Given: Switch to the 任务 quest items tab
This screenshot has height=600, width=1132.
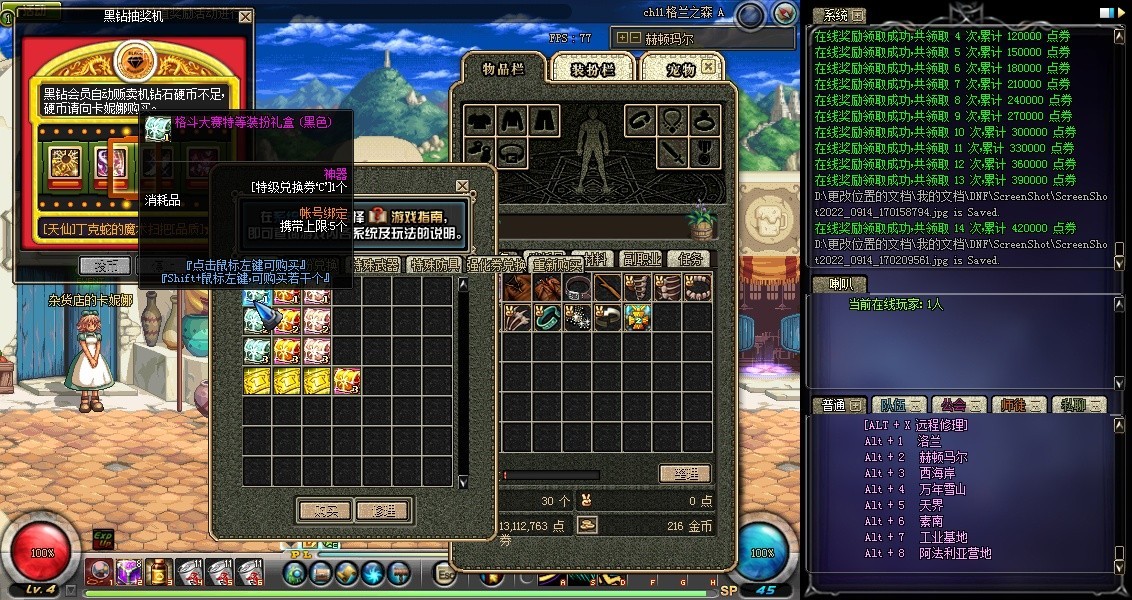Looking at the screenshot, I should [x=690, y=259].
